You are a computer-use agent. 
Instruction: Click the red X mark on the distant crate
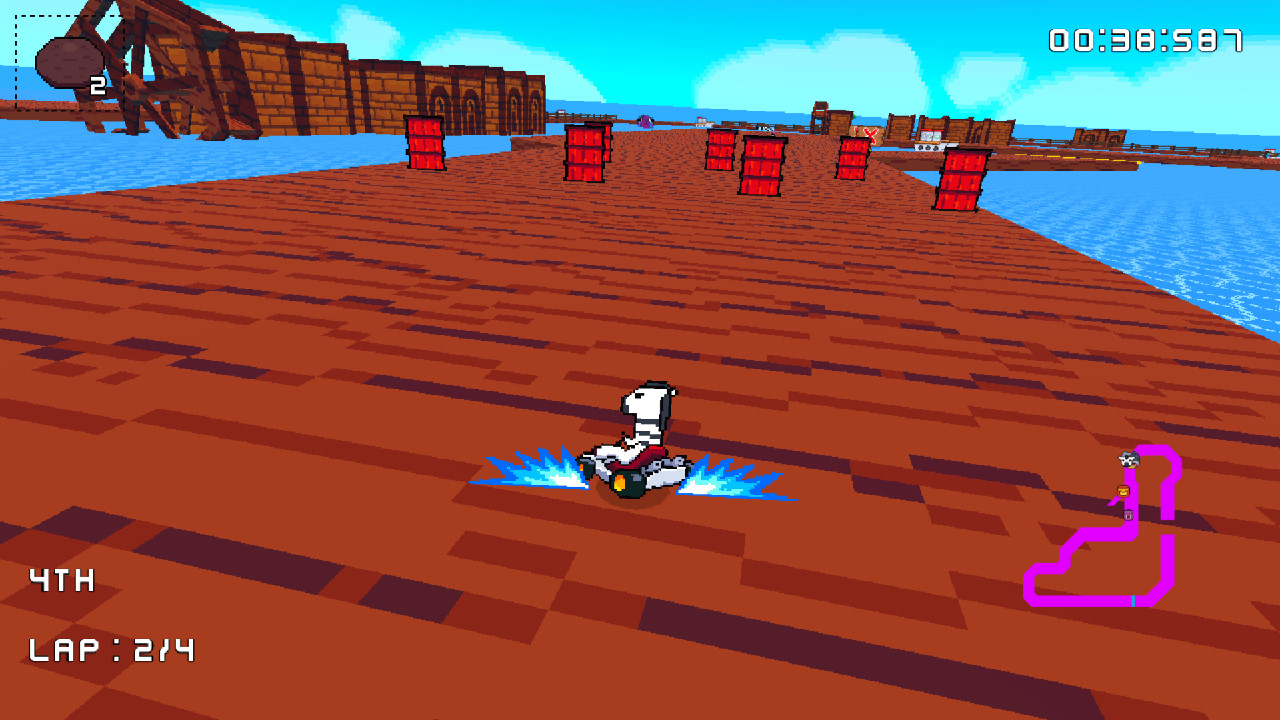870,134
